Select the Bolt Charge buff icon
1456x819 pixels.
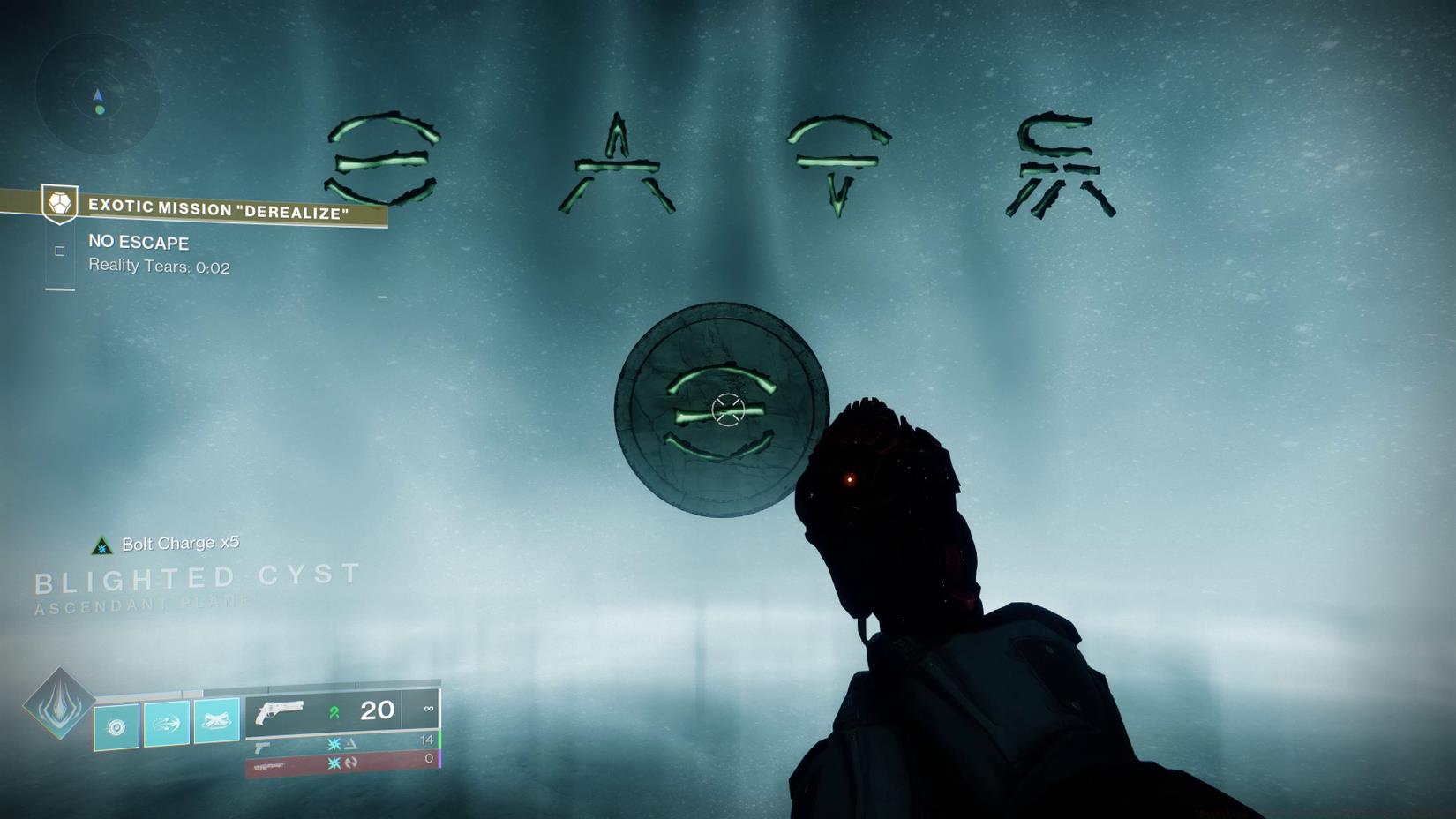coord(102,544)
